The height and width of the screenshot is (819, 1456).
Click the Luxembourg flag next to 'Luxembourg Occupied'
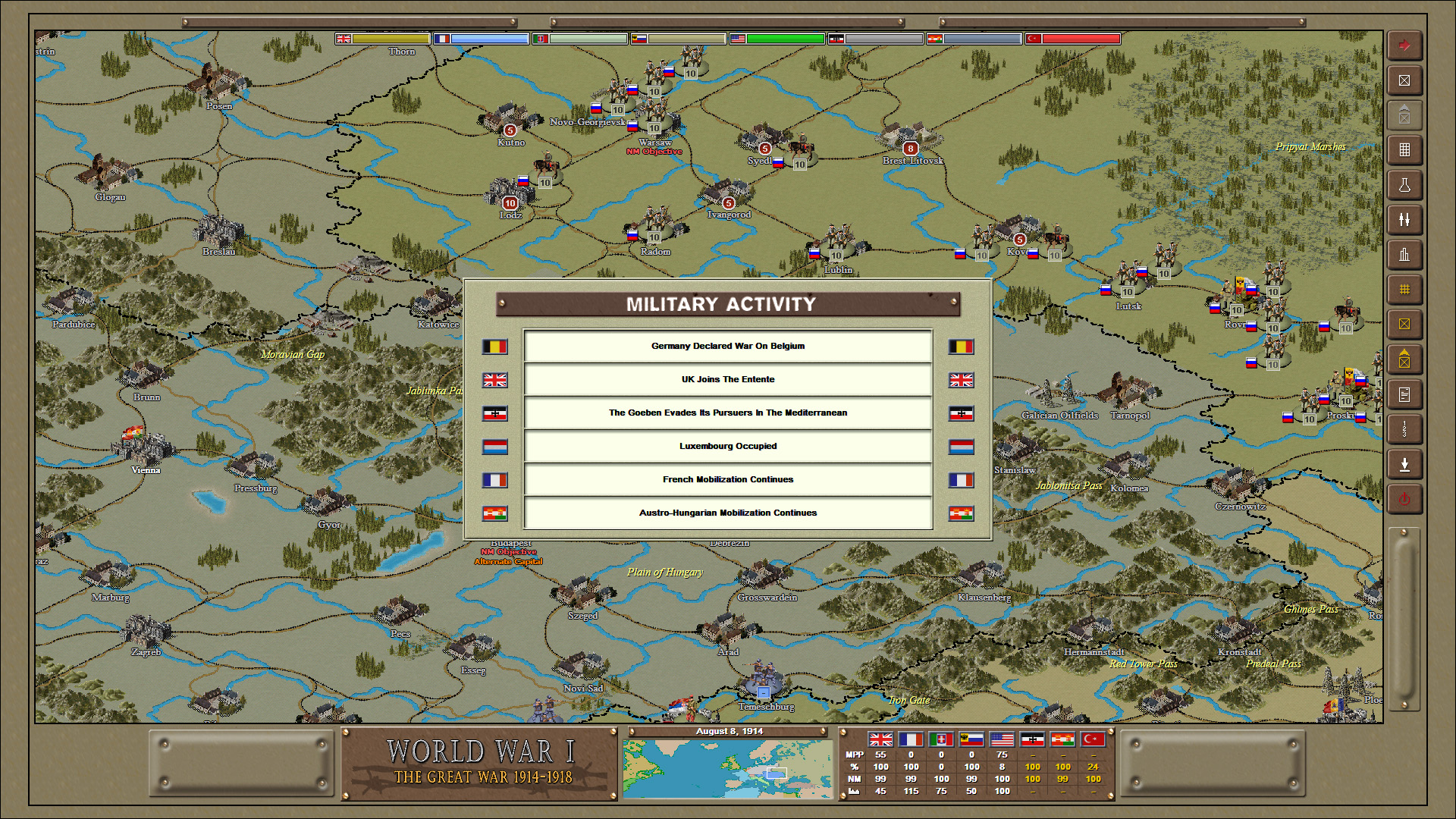(x=495, y=447)
